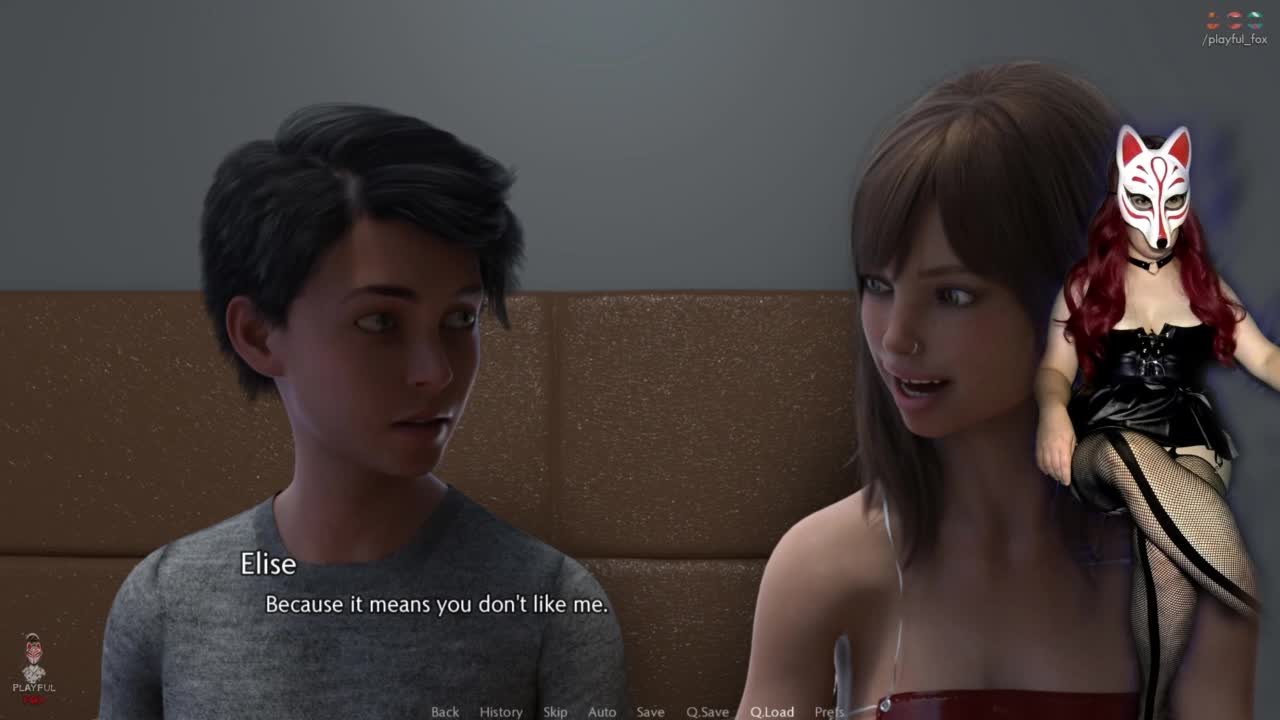
Task: Toggle Auto-advance dialogue mode
Action: click(602, 712)
